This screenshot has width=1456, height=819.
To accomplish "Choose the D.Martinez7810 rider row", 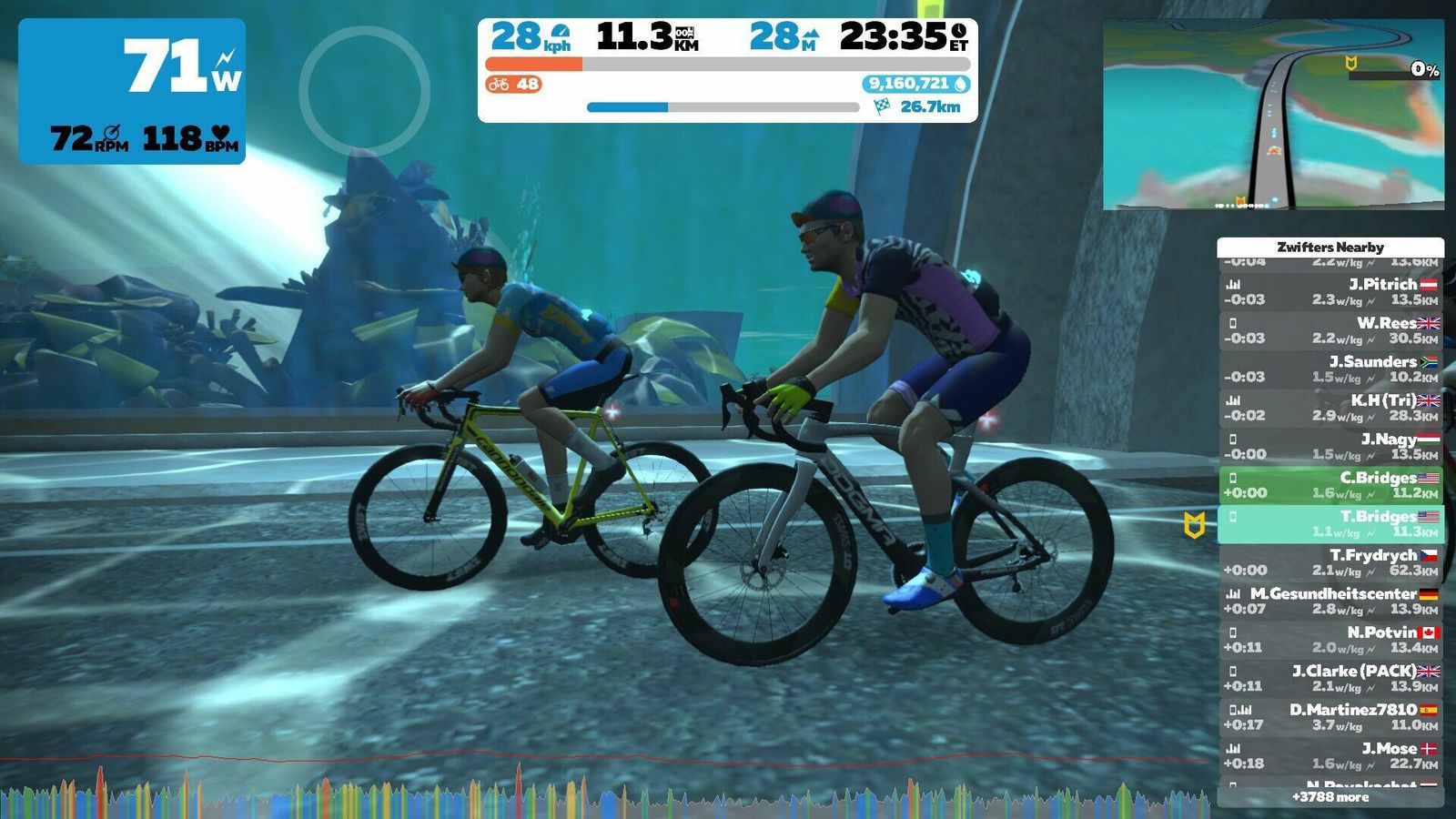I will 1330,717.
